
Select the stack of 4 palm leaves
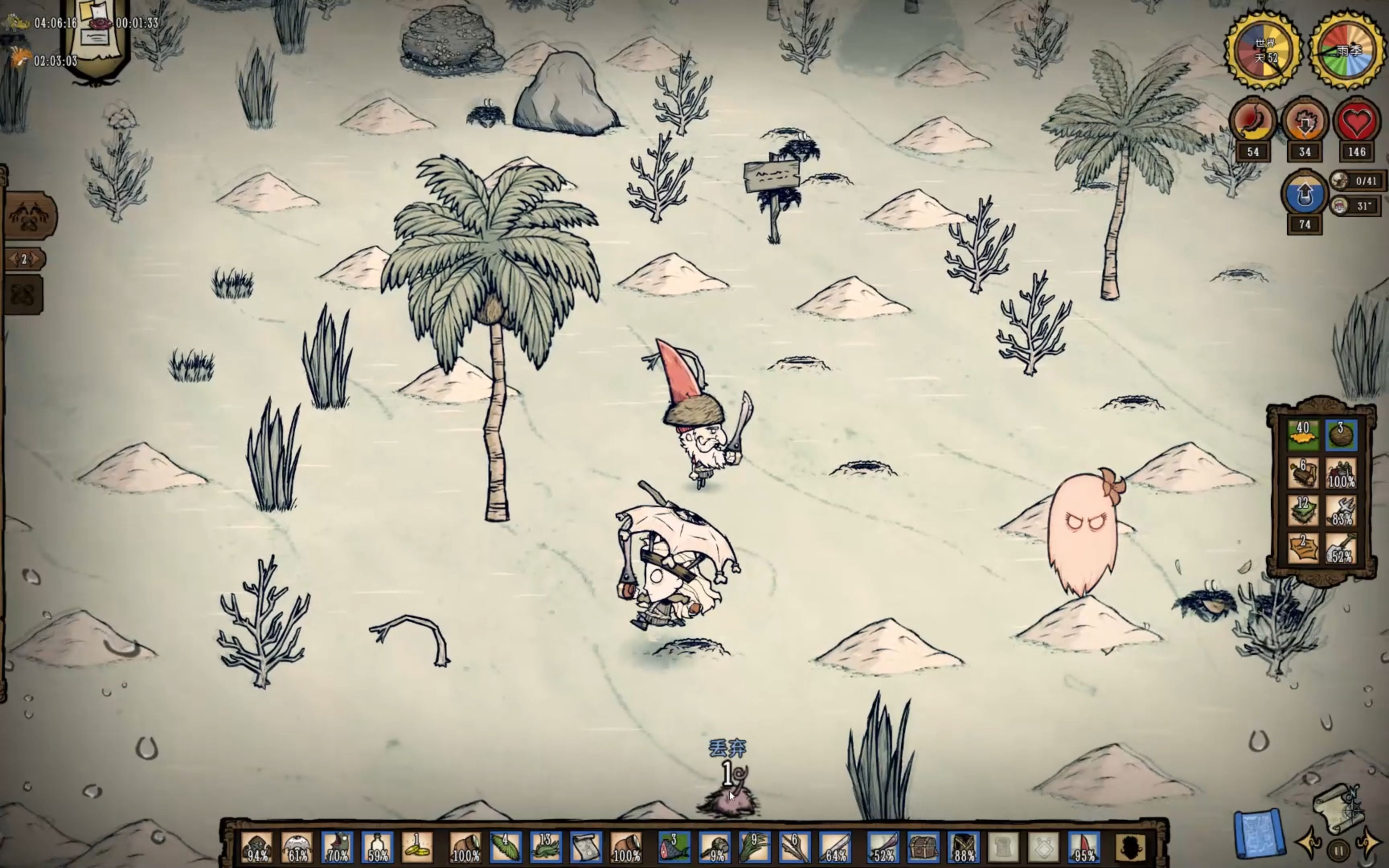pos(505,848)
